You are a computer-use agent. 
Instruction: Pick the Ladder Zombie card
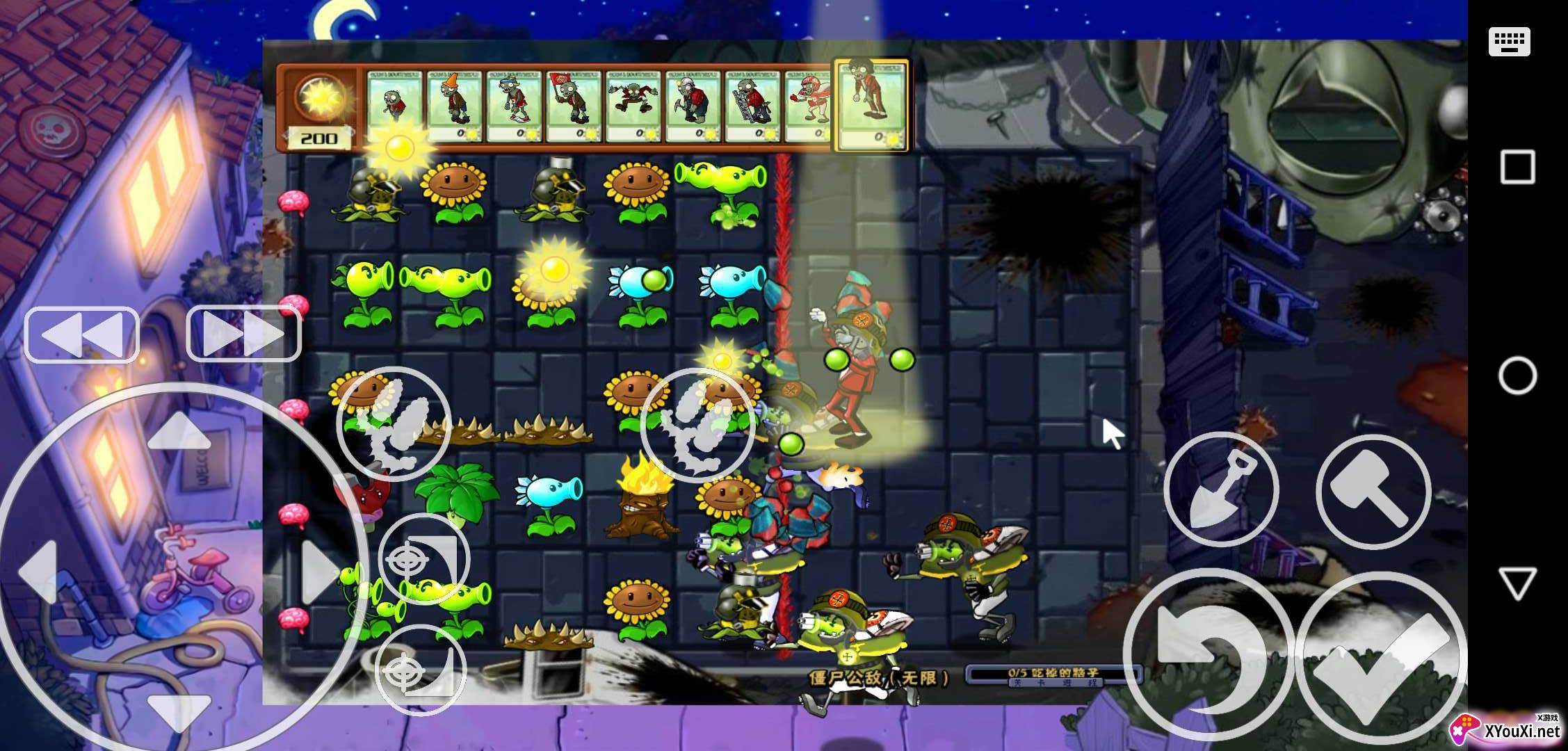click(753, 106)
